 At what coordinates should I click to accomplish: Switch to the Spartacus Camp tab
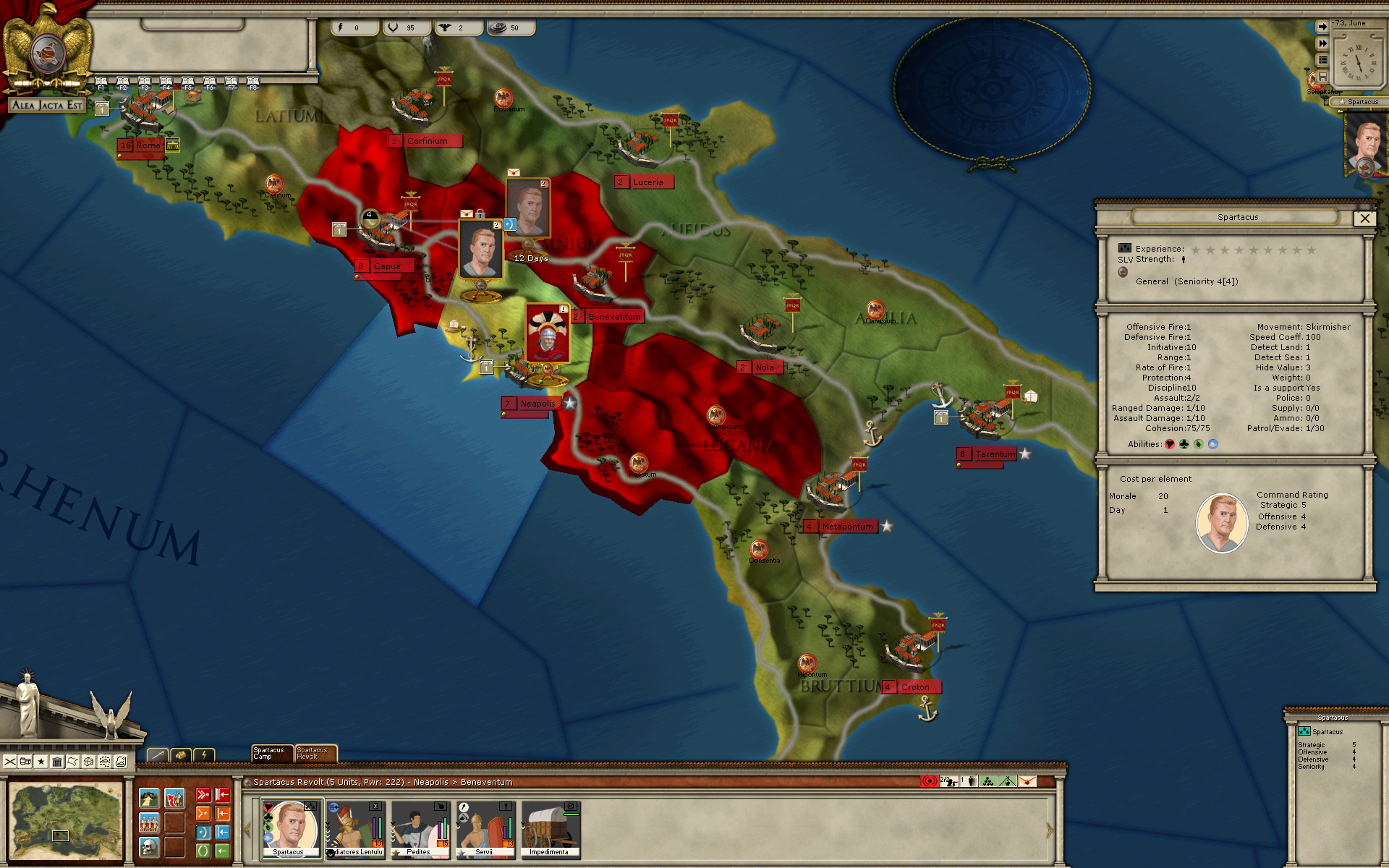271,754
